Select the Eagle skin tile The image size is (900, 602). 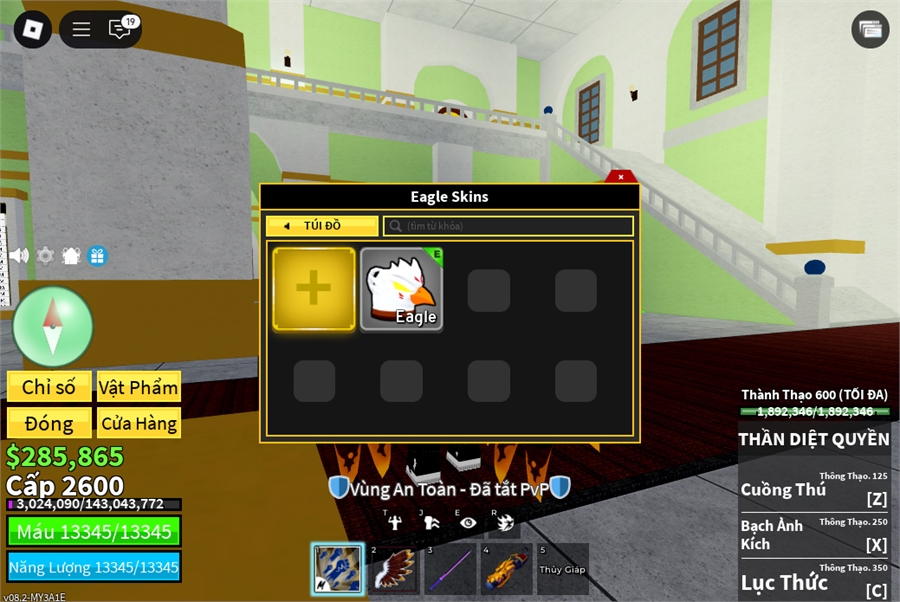pyautogui.click(x=401, y=290)
